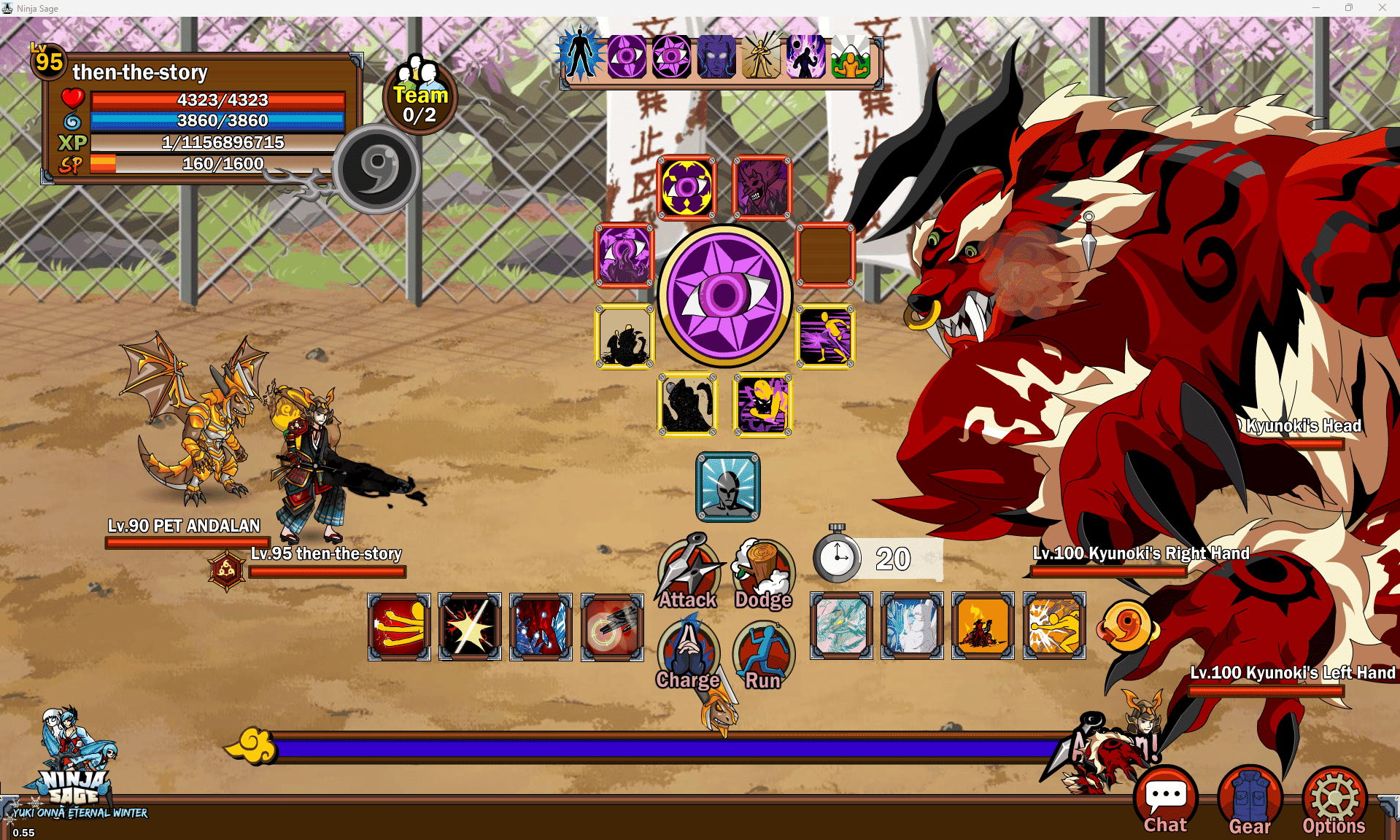Select the red skill with yellow claw slashes
This screenshot has width=1400, height=840.
pyautogui.click(x=399, y=626)
